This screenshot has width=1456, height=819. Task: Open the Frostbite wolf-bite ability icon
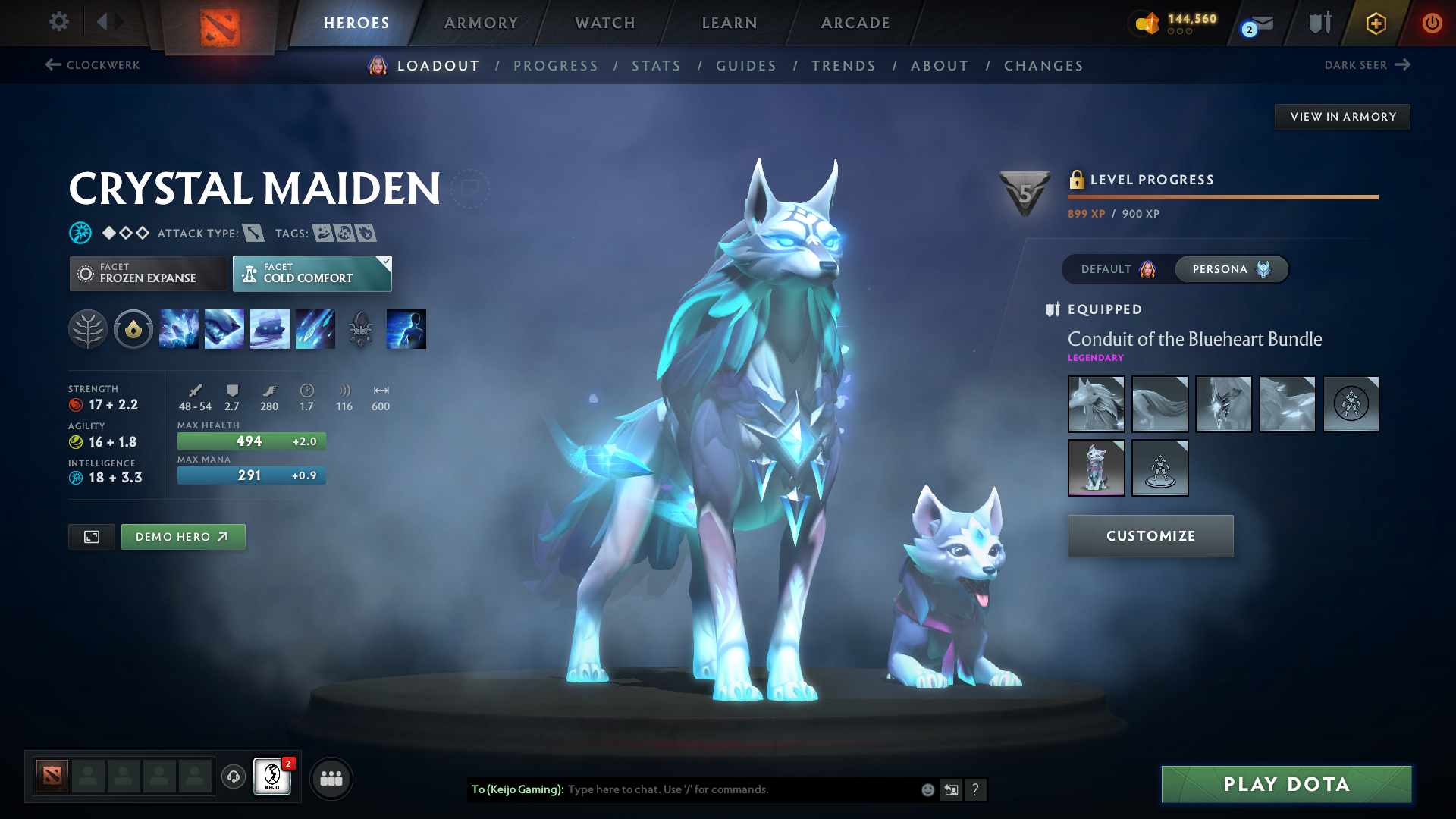(224, 329)
